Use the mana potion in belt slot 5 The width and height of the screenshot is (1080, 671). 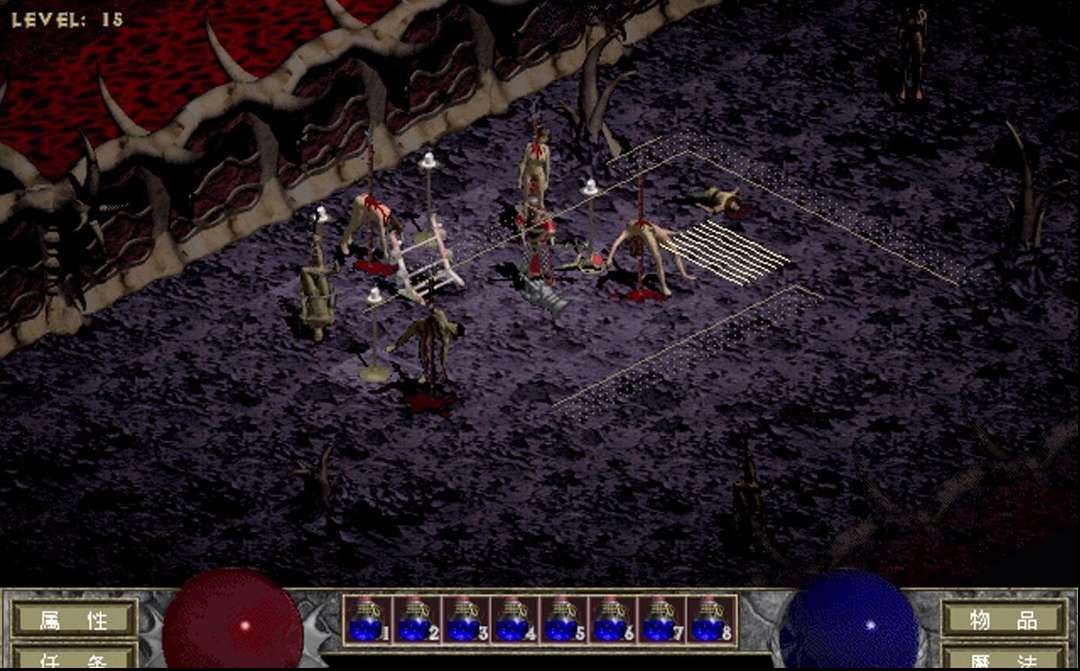pos(562,619)
